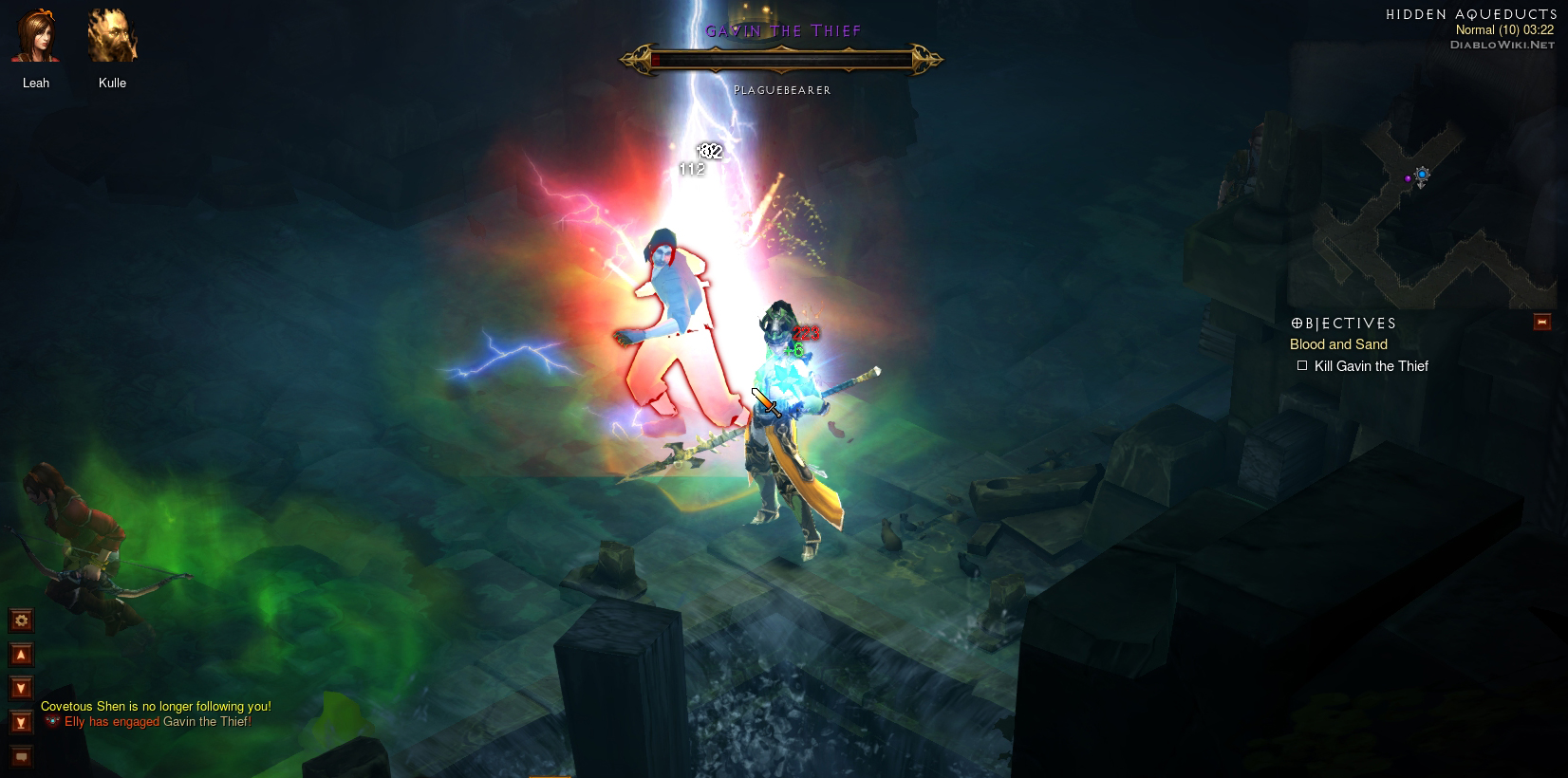
Task: Open chat settings with the gear button
Action: pos(21,621)
